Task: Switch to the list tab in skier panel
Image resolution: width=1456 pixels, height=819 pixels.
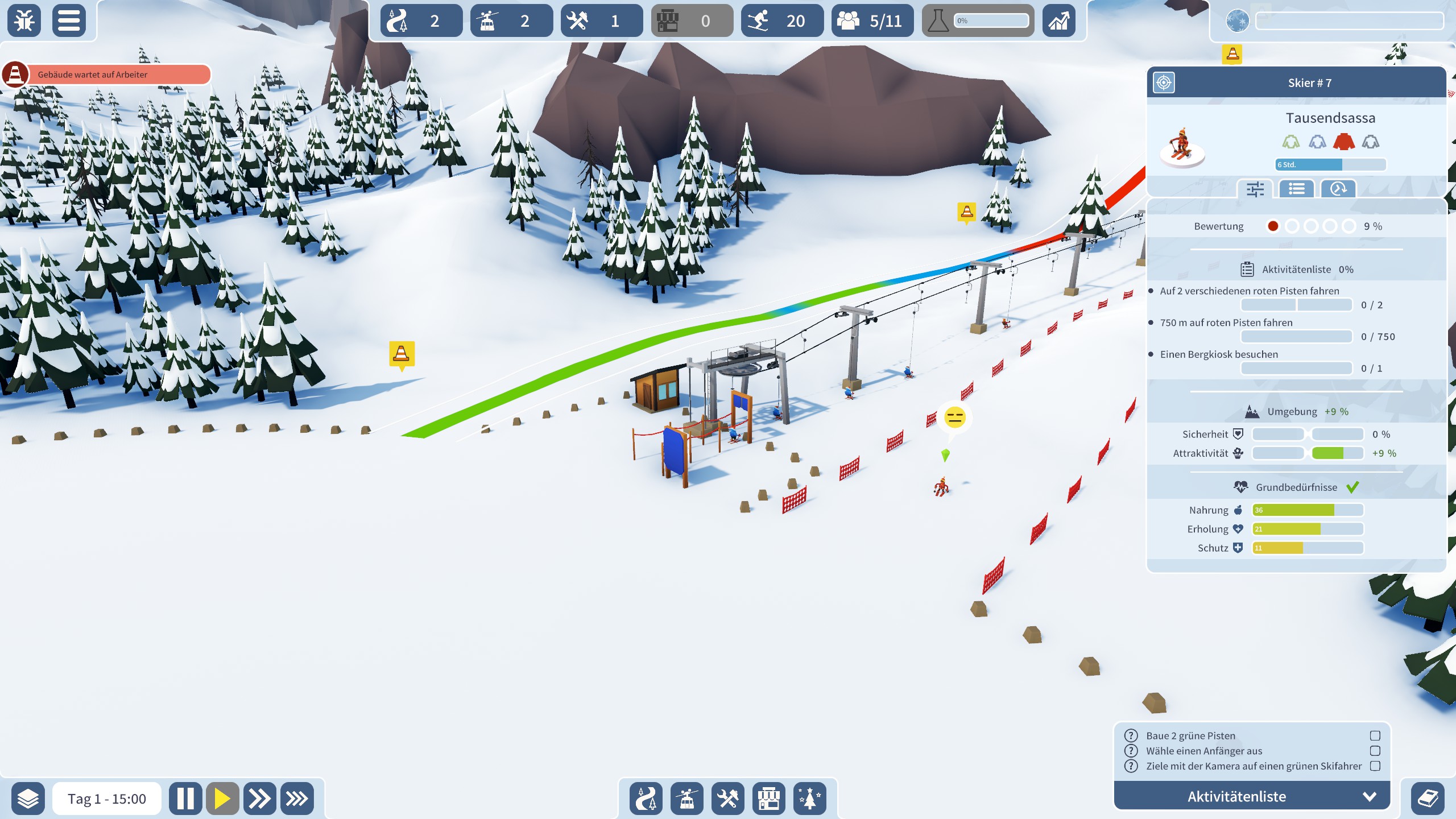Action: pos(1297,189)
